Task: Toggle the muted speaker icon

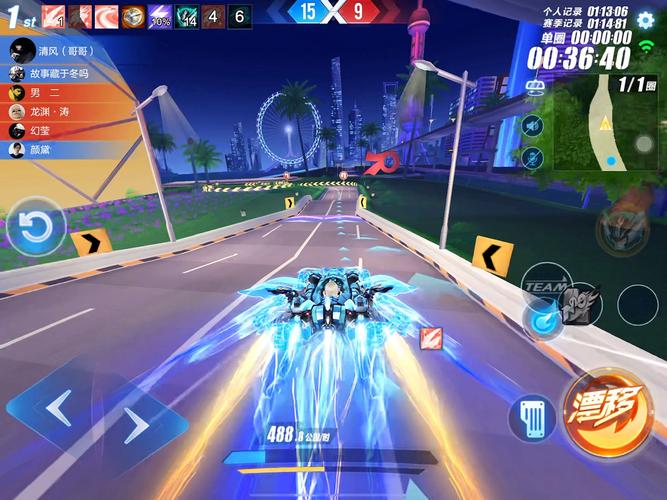Action: 532,125
